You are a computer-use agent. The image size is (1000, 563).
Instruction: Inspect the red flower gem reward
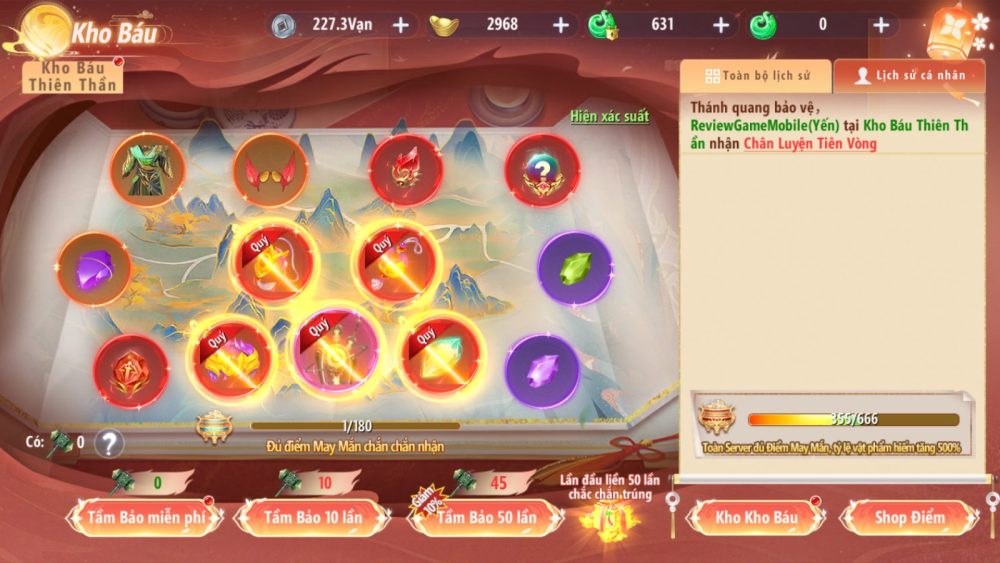(131, 371)
